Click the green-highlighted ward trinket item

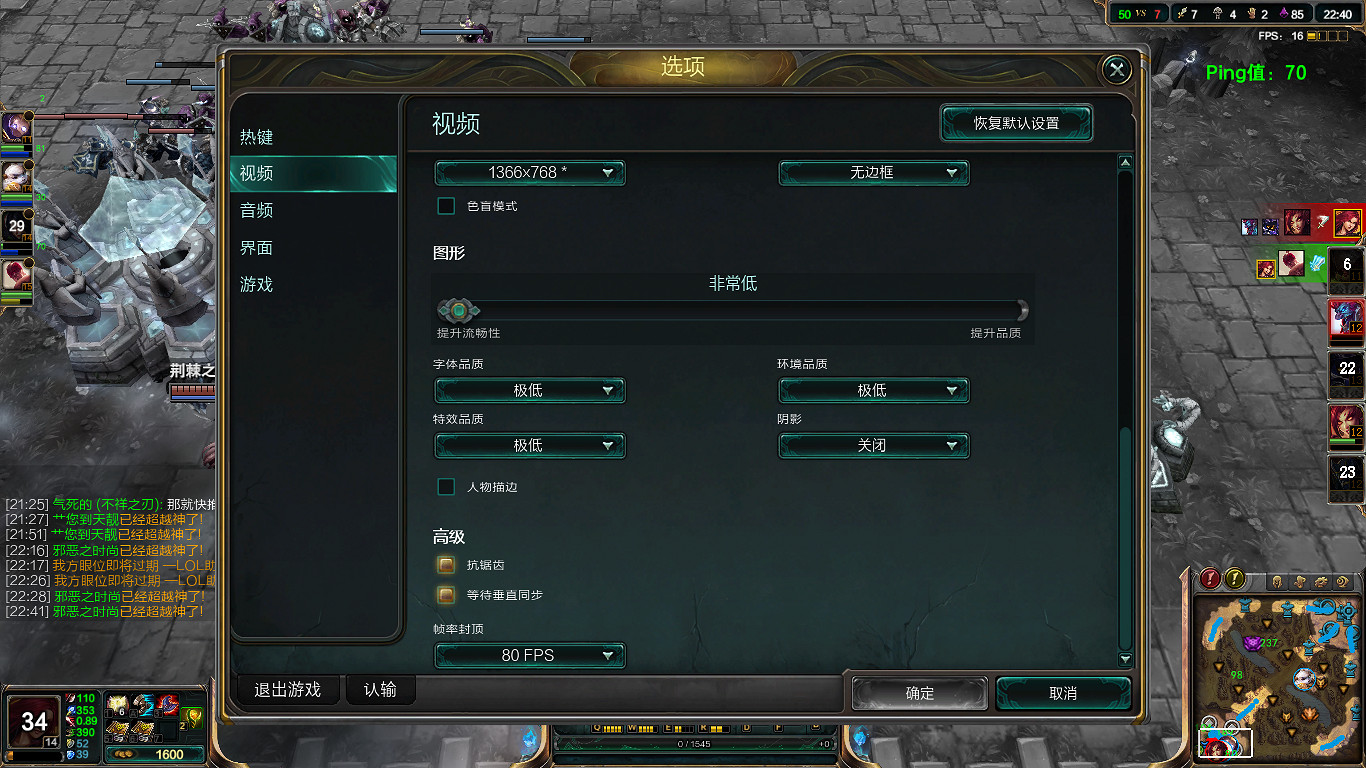(x=192, y=717)
